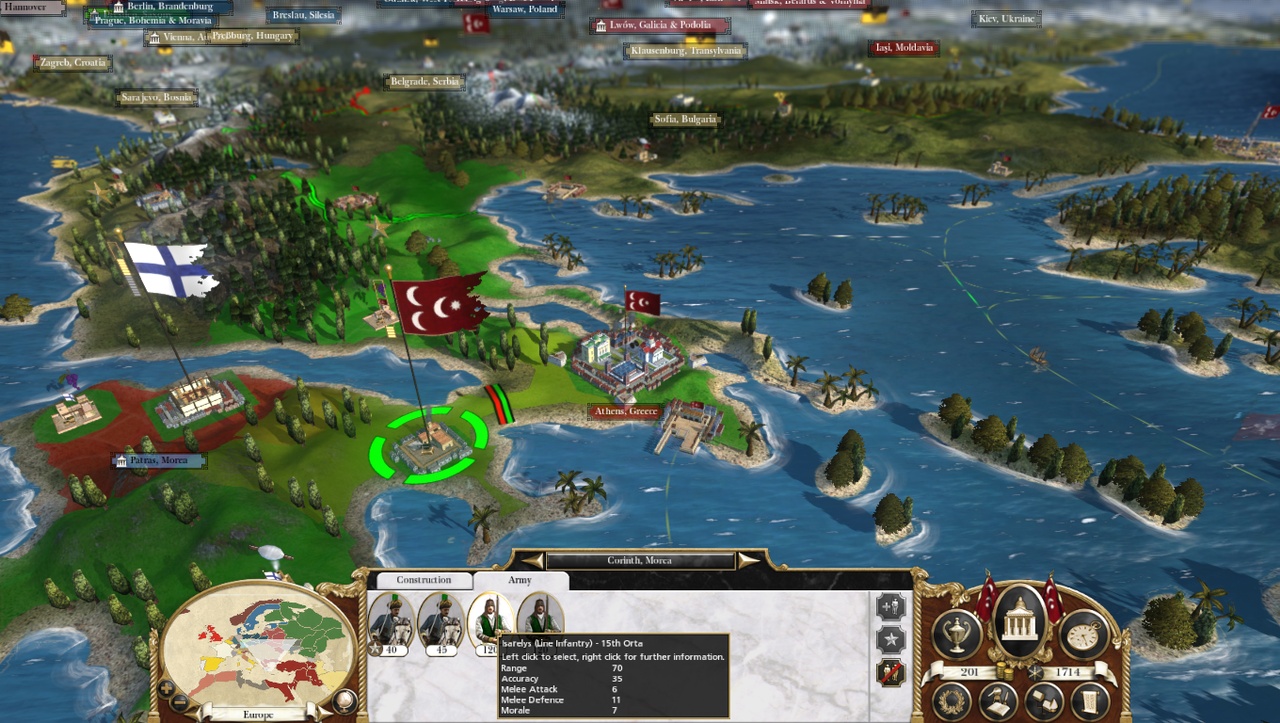Click the promote star icon on the army panel
Image resolution: width=1280 pixels, height=723 pixels.
point(889,639)
